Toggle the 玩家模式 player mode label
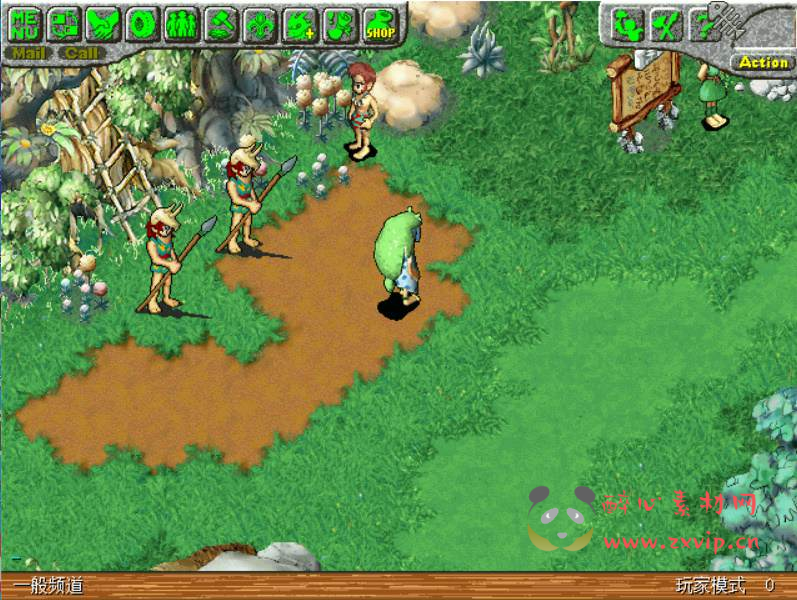The height and width of the screenshot is (600, 797). (710, 586)
